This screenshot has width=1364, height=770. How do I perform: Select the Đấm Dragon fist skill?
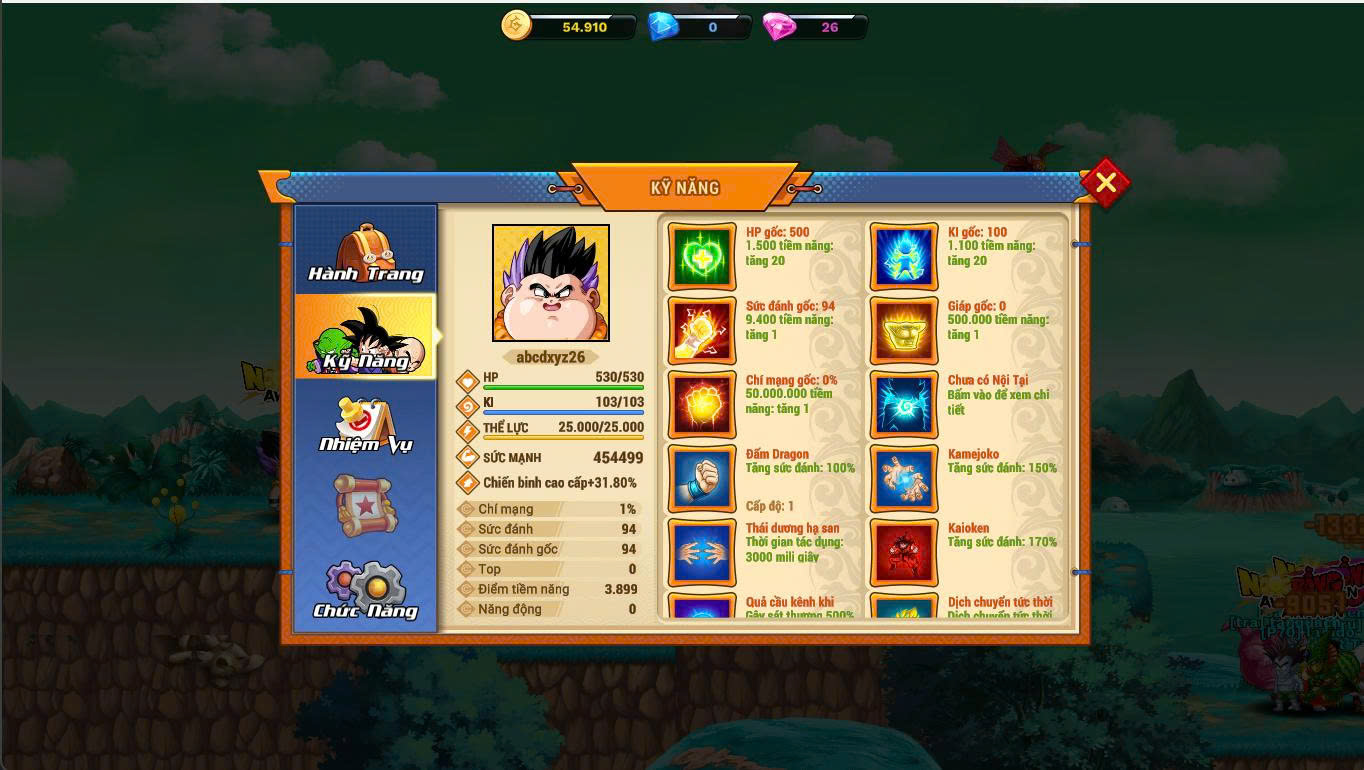pyautogui.click(x=702, y=479)
